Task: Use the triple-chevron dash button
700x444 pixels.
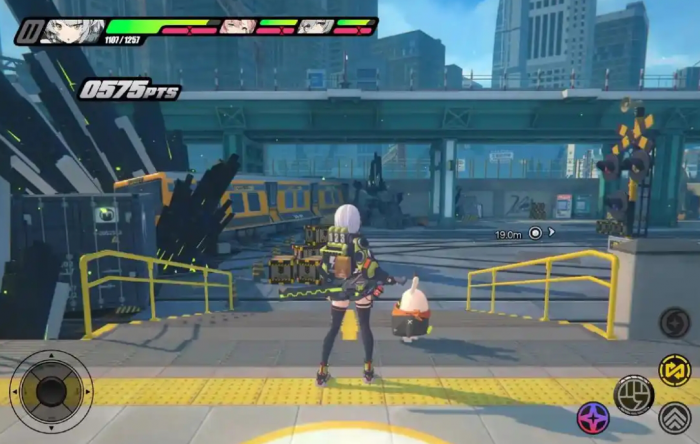Action: pyautogui.click(x=675, y=417)
